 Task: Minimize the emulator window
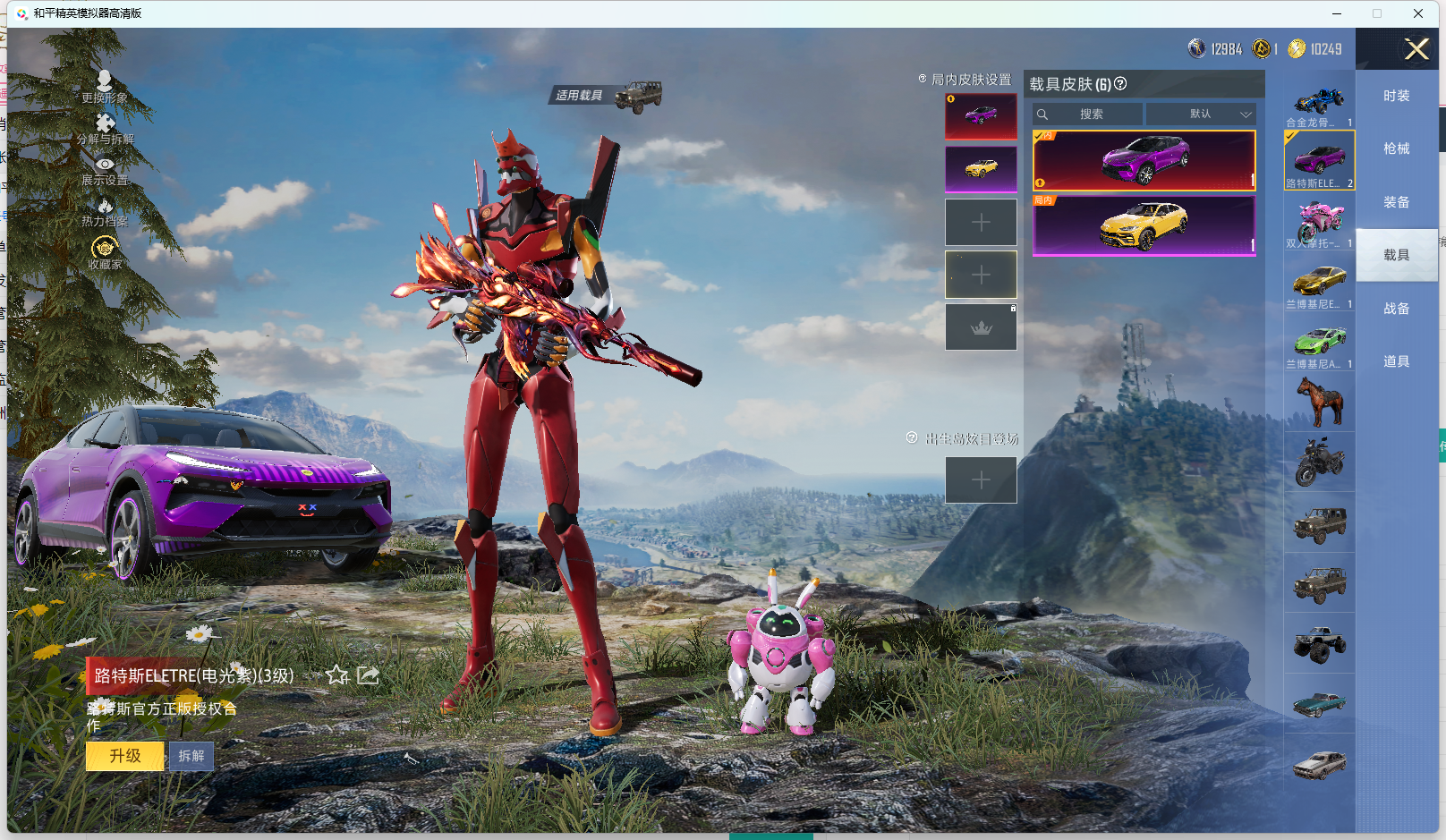tap(1337, 13)
